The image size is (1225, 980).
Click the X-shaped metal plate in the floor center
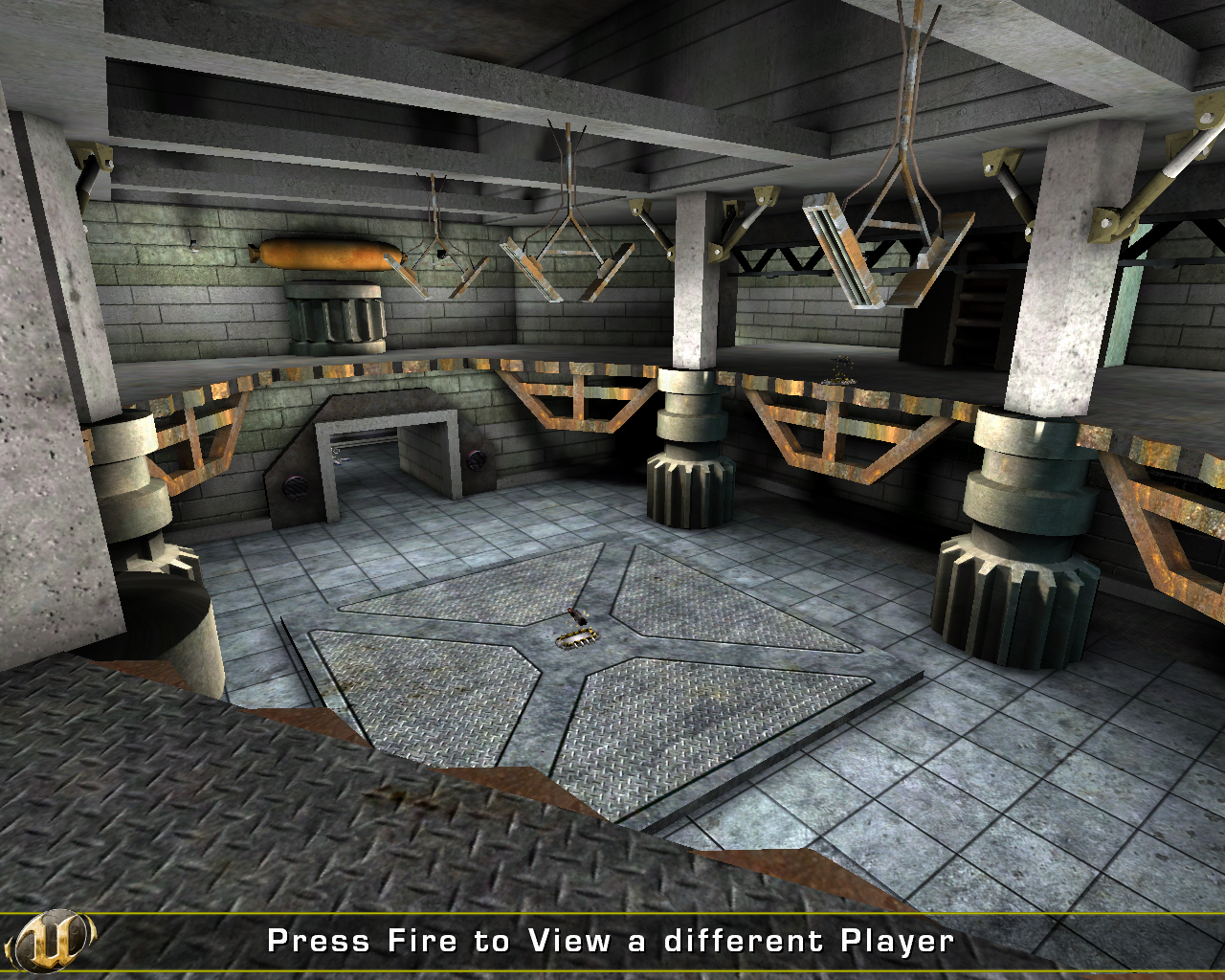point(574,670)
